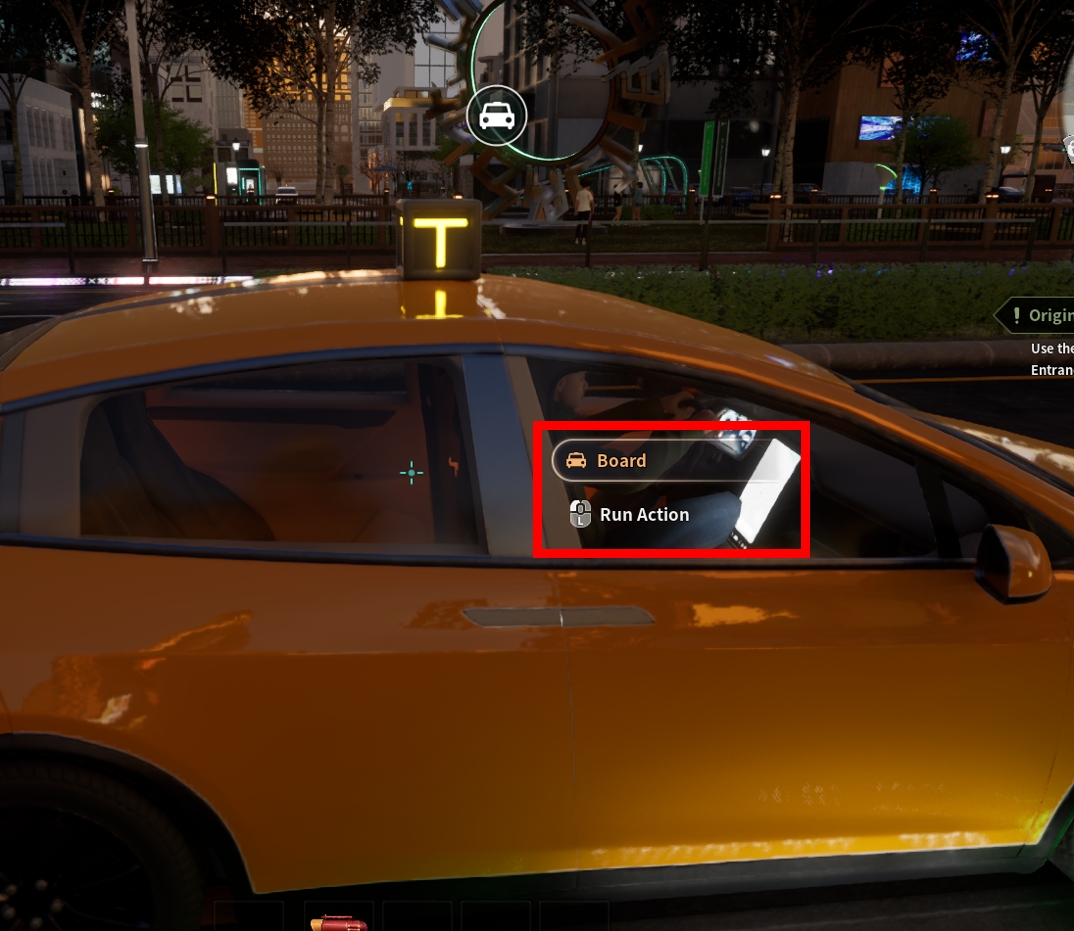Image resolution: width=1074 pixels, height=931 pixels.
Task: Click the taxi marker icon above the car
Action: click(x=497, y=117)
